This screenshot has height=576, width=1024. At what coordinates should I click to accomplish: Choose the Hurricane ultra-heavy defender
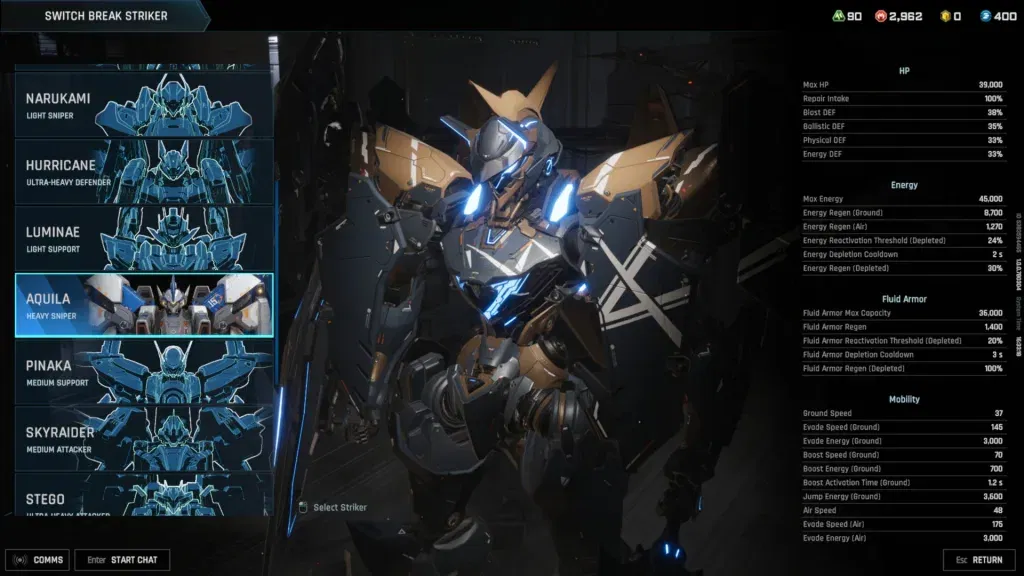pyautogui.click(x=143, y=170)
